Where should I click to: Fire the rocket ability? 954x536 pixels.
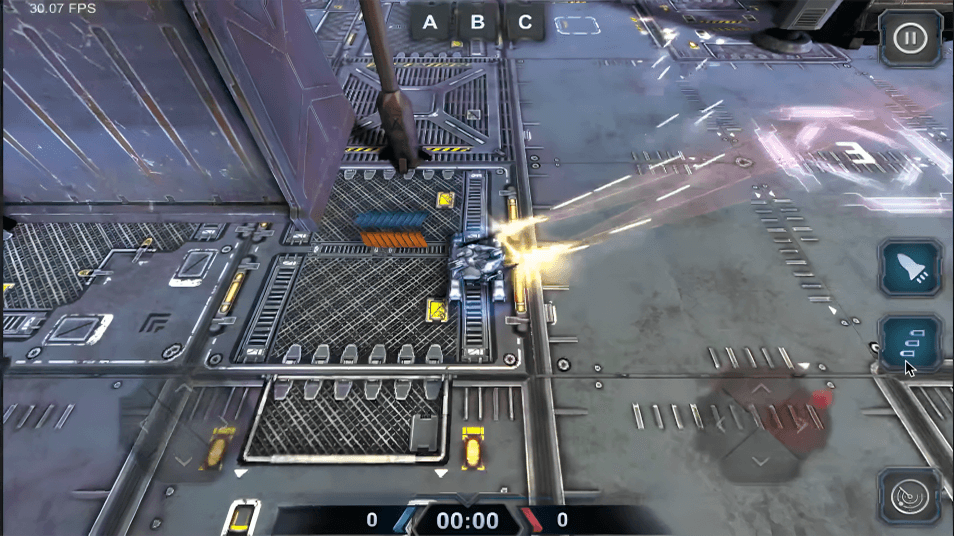click(910, 268)
